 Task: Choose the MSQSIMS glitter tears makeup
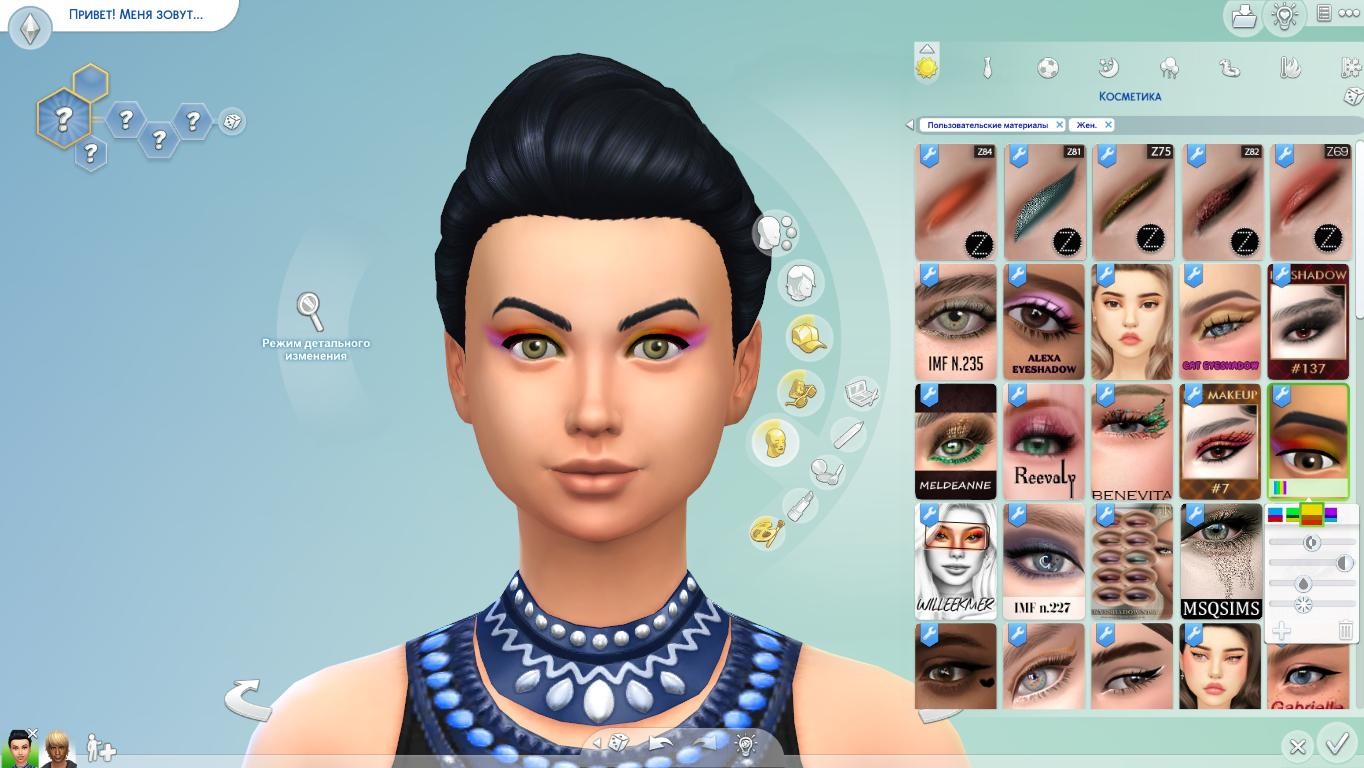coord(1220,561)
